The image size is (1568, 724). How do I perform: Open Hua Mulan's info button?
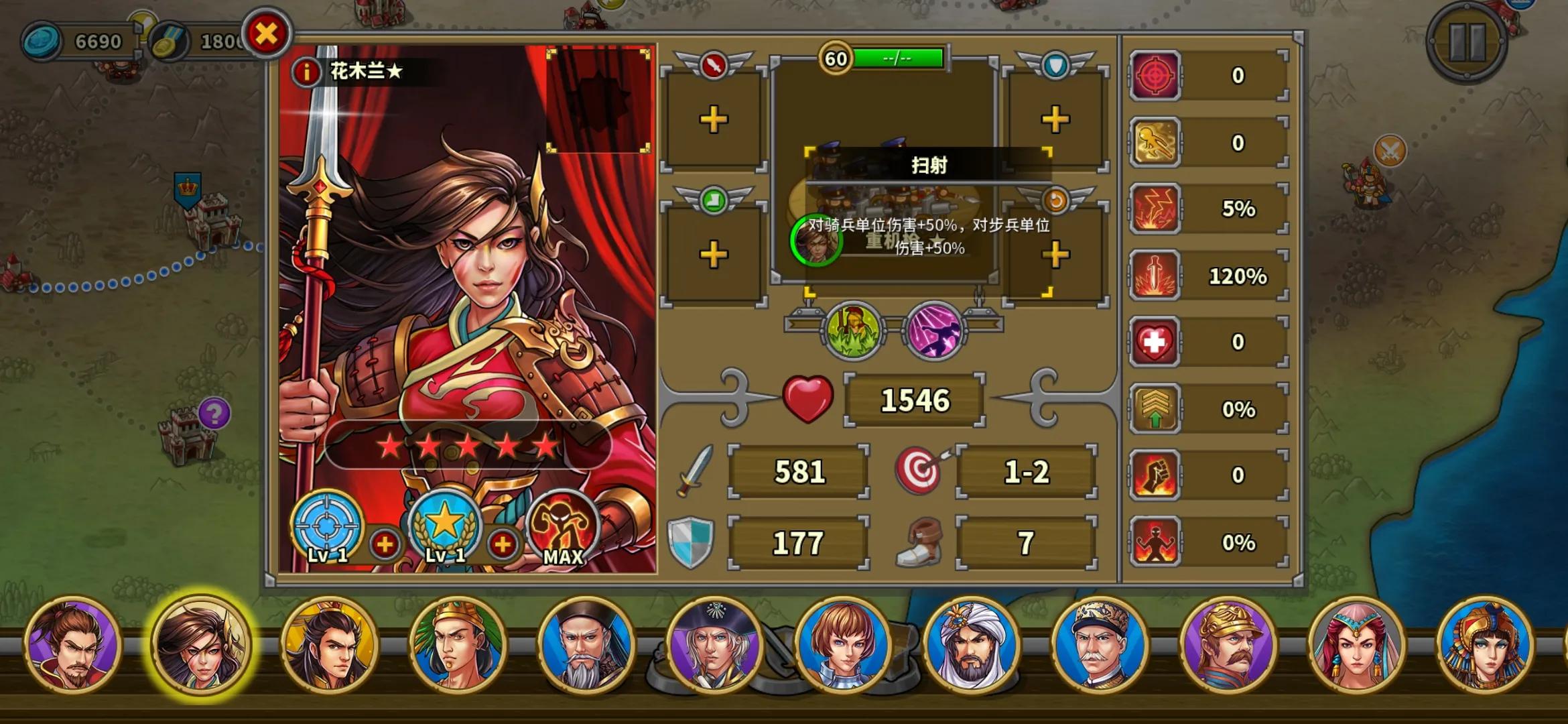click(x=306, y=71)
